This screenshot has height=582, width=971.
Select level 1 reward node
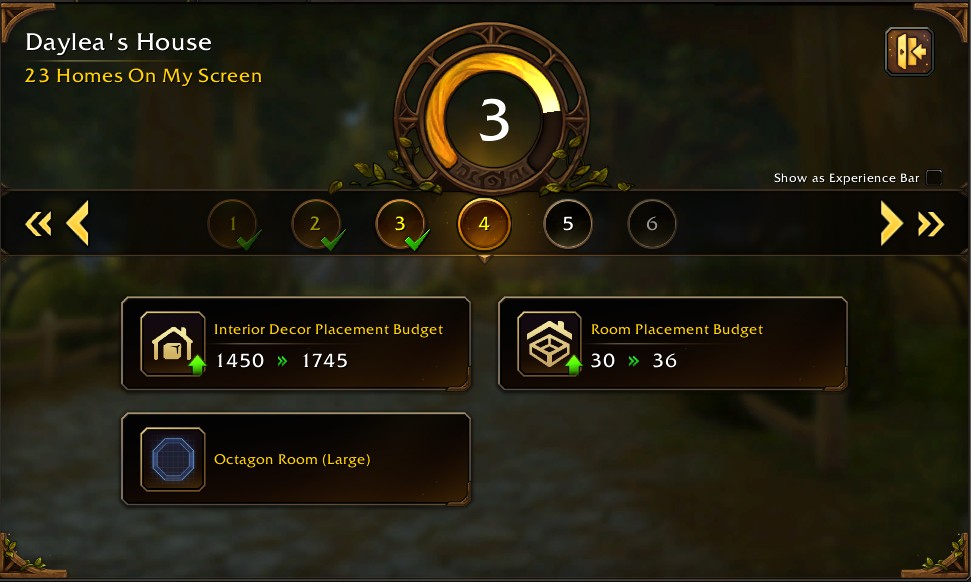(x=232, y=224)
